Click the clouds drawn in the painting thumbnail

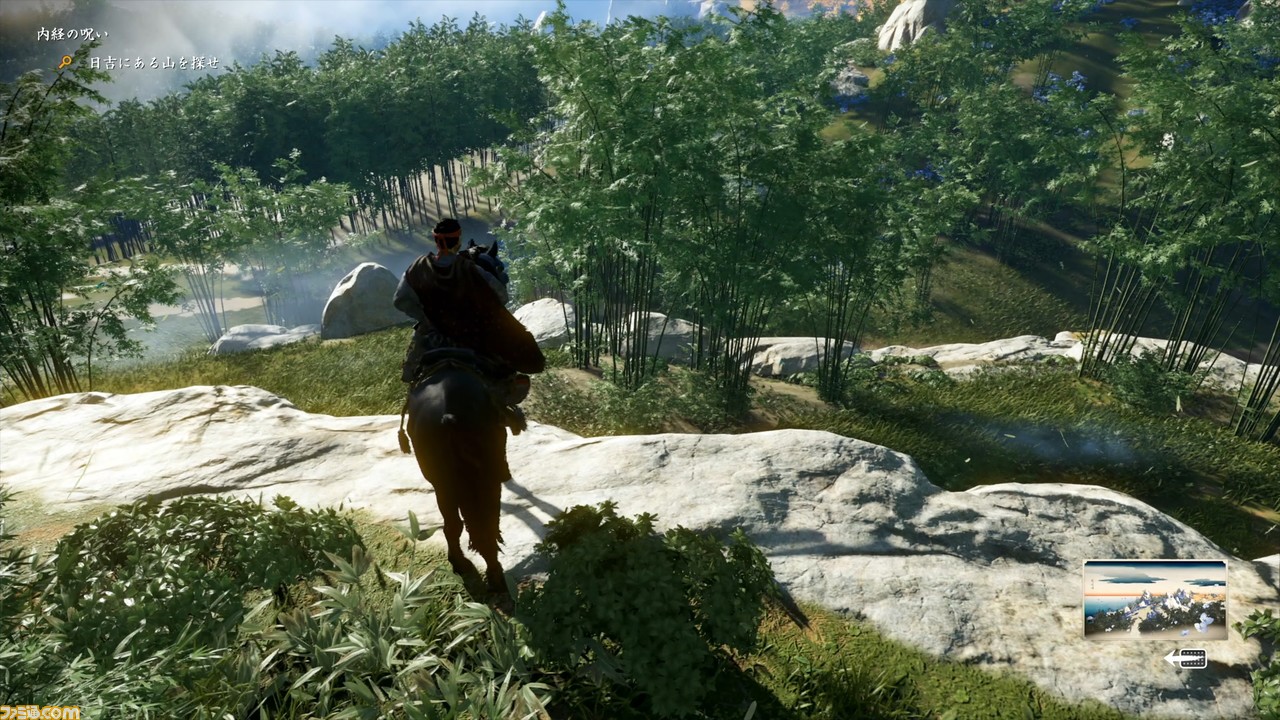coord(1128,580)
